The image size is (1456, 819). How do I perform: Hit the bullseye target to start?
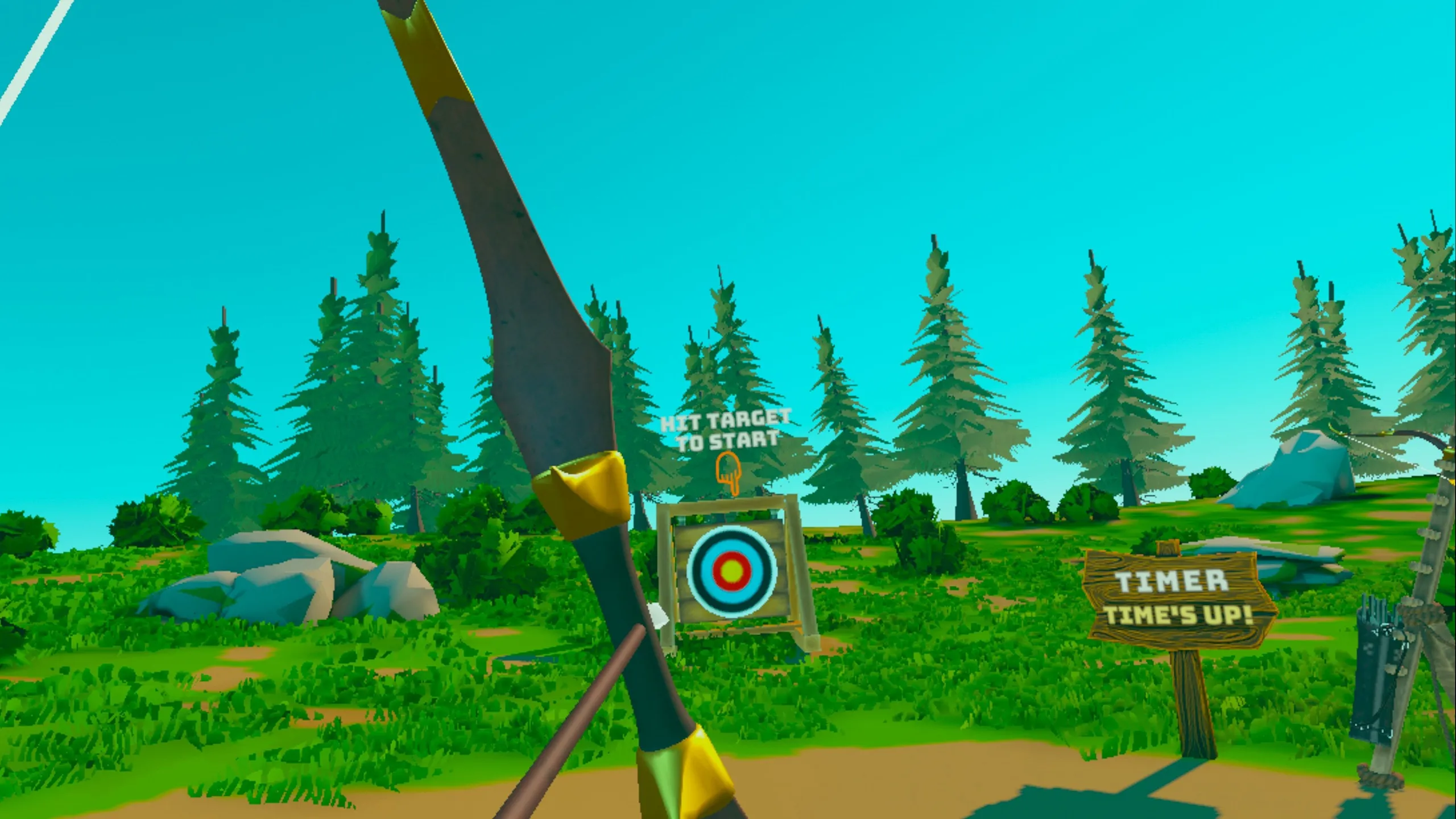(731, 570)
